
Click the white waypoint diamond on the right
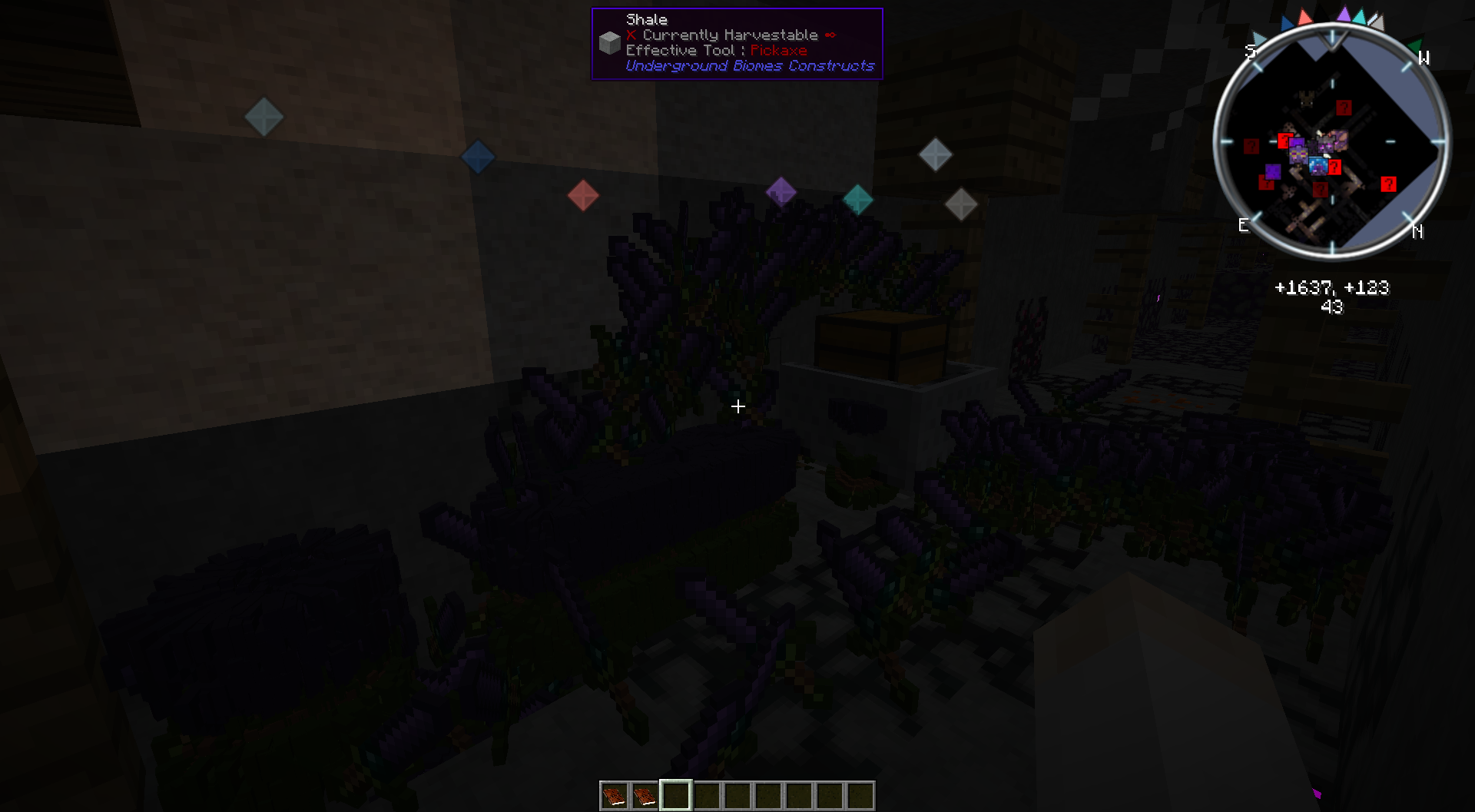pyautogui.click(x=960, y=204)
